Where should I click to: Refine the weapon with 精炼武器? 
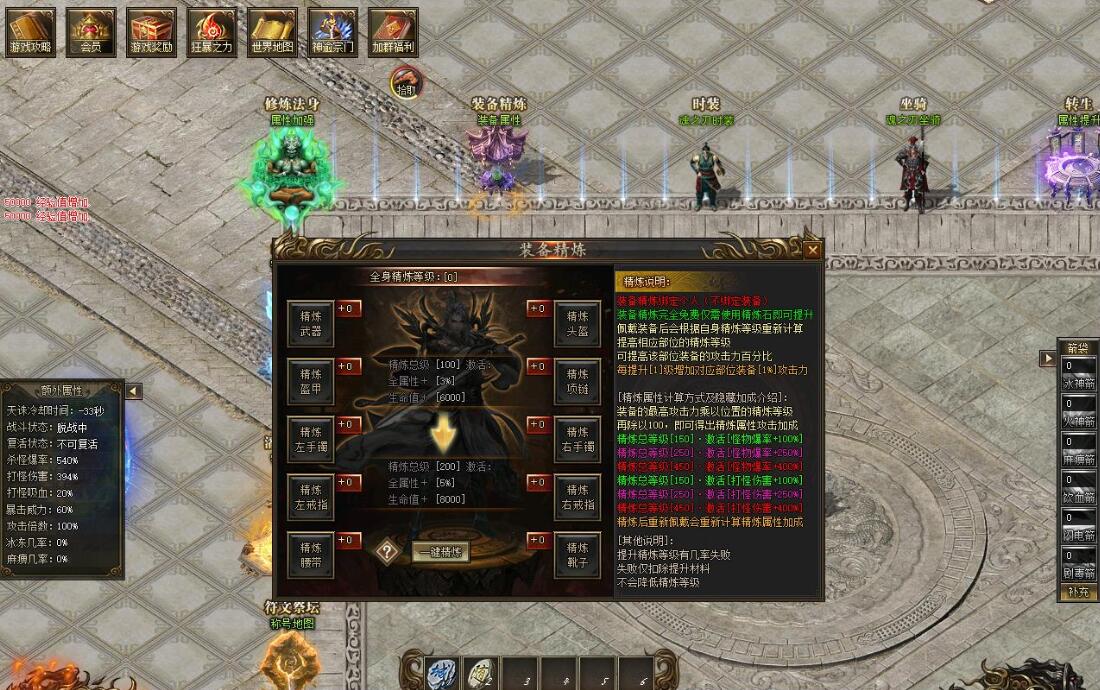[x=311, y=323]
